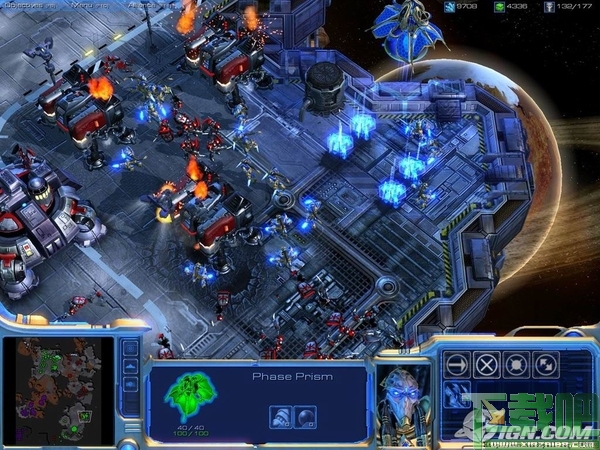Open the game Menu
Image resolution: width=600 pixels, height=450 pixels.
point(82,6)
